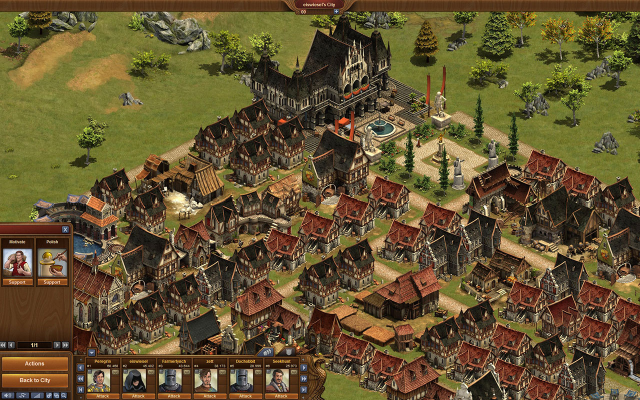The width and height of the screenshot is (640, 400).
Task: Choose Support under the Polish action
Action: 50,283
